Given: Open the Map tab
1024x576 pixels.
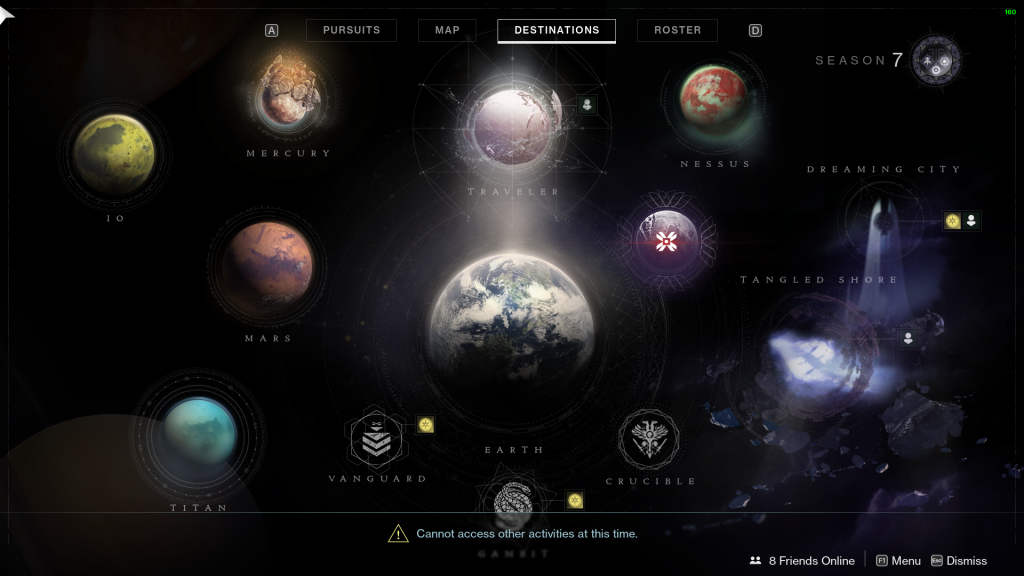Looking at the screenshot, I should click(x=447, y=30).
